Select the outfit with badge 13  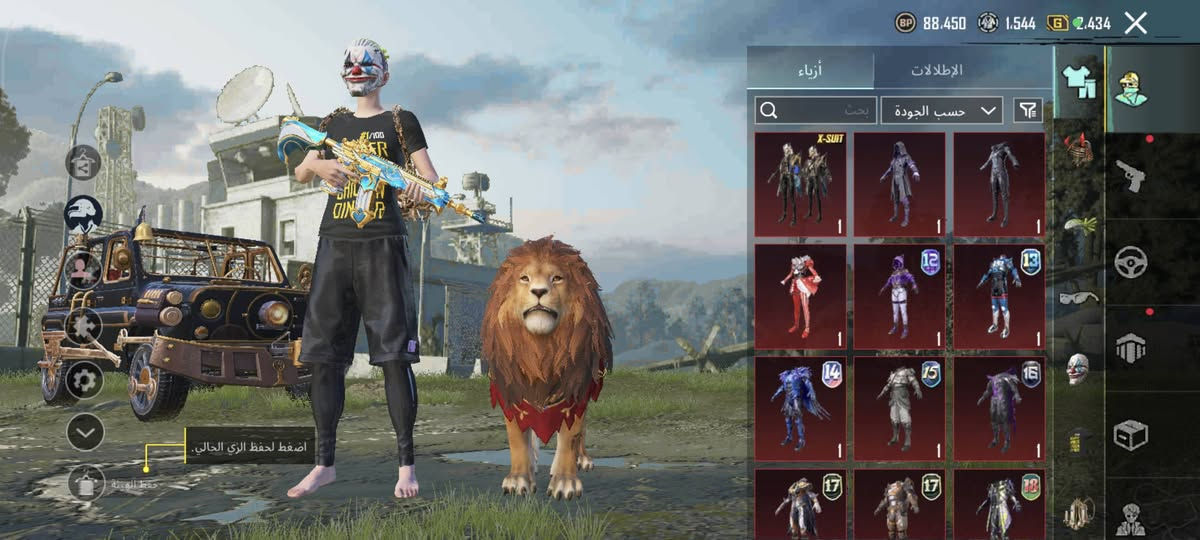[x=998, y=296]
